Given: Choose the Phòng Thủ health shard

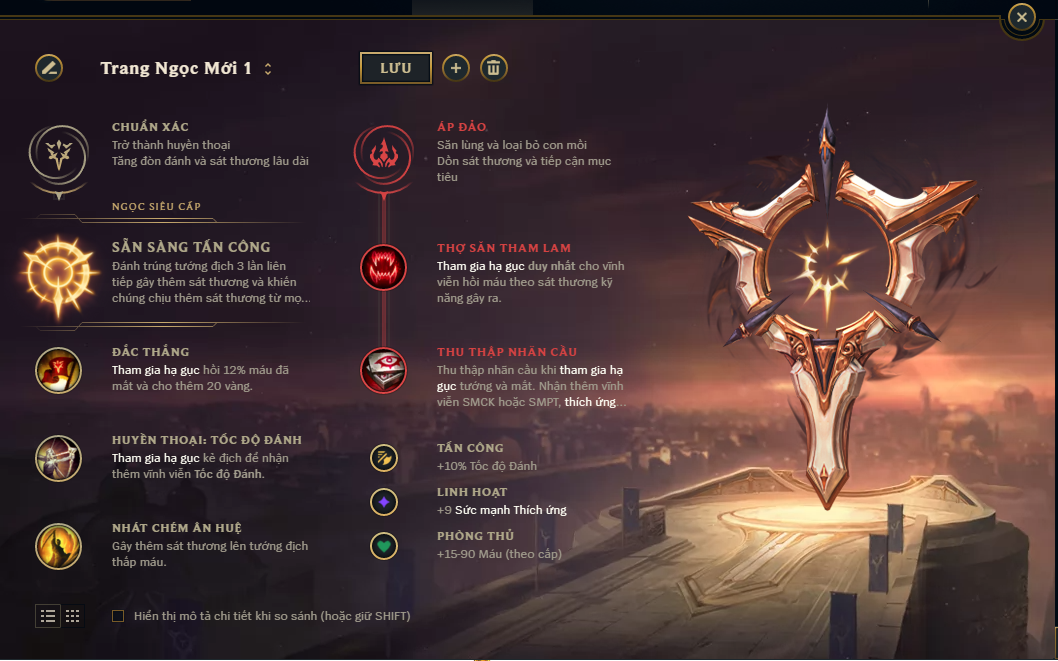Looking at the screenshot, I should tap(384, 545).
